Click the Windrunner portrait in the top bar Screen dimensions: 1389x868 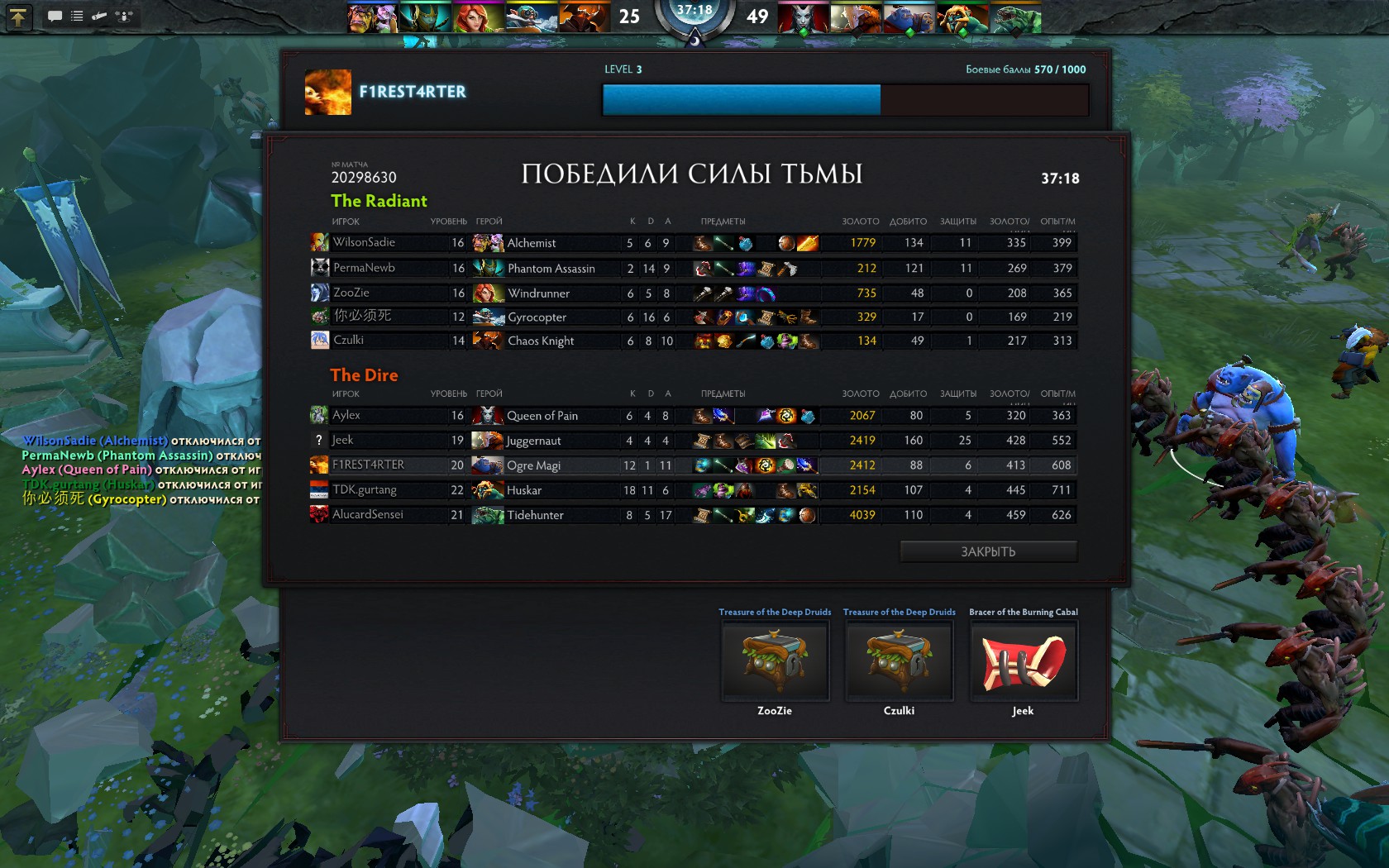click(477, 17)
